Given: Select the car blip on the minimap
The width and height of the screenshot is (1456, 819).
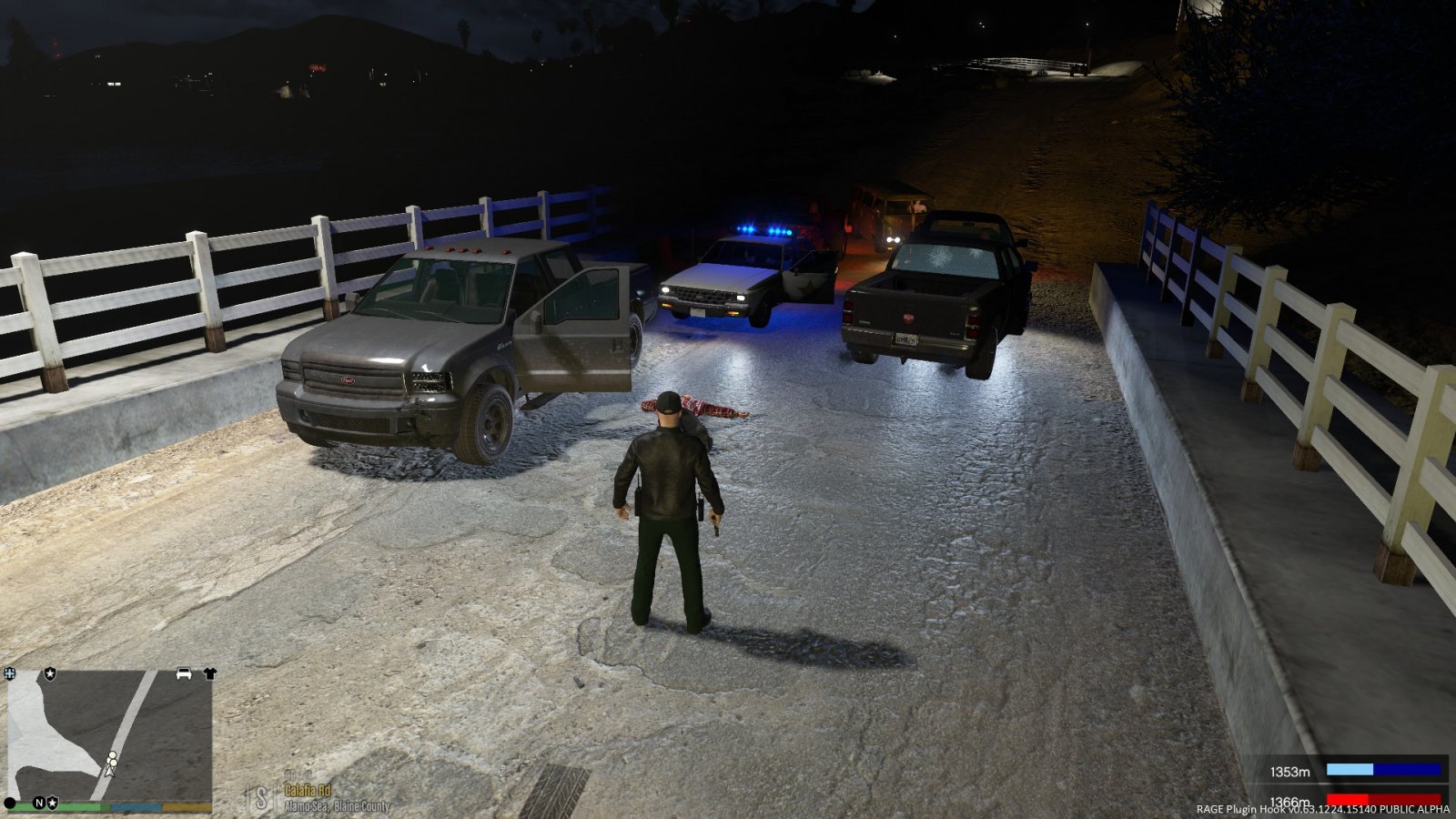Looking at the screenshot, I should pos(184,673).
